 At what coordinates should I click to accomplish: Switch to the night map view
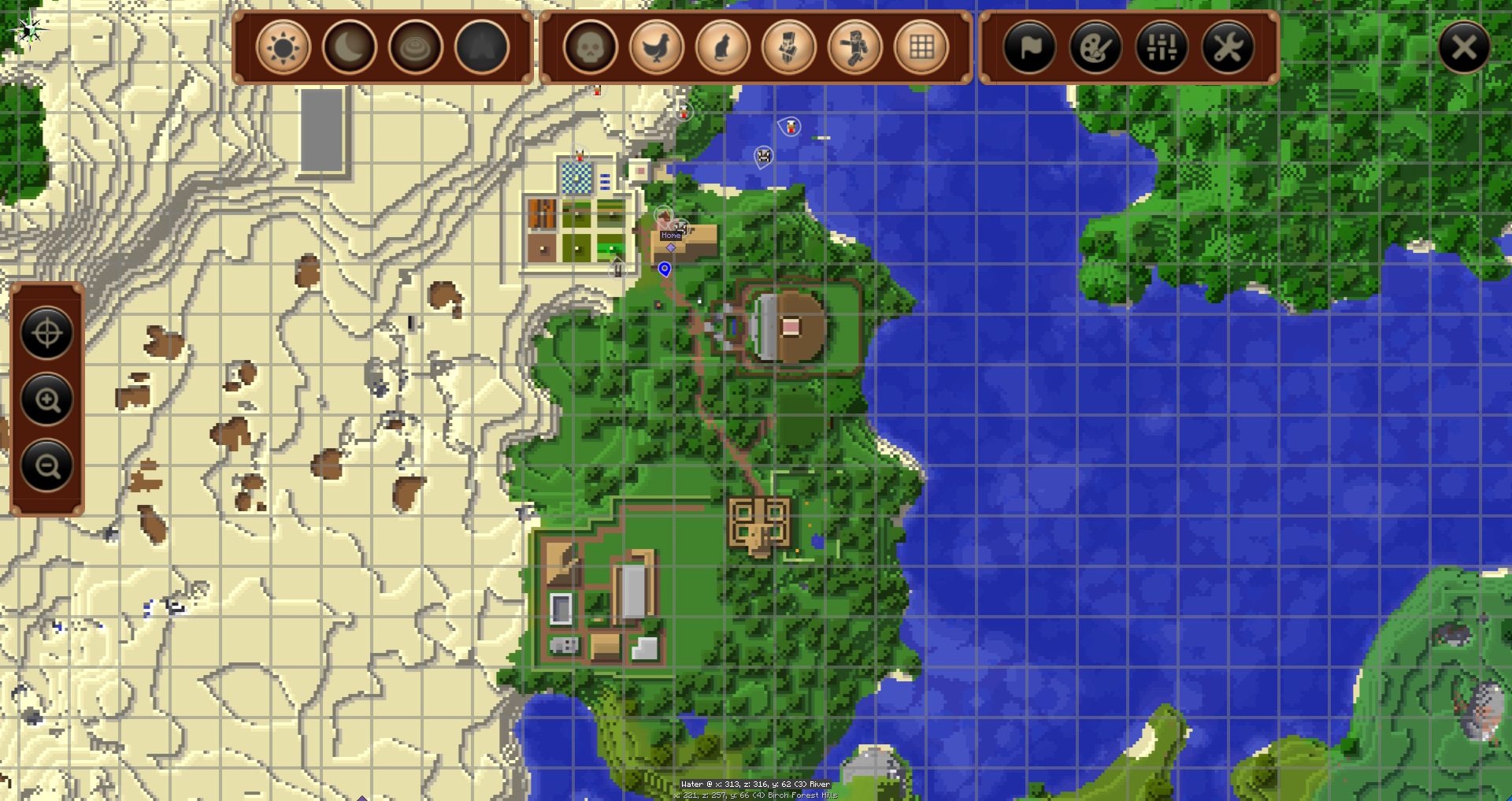350,48
